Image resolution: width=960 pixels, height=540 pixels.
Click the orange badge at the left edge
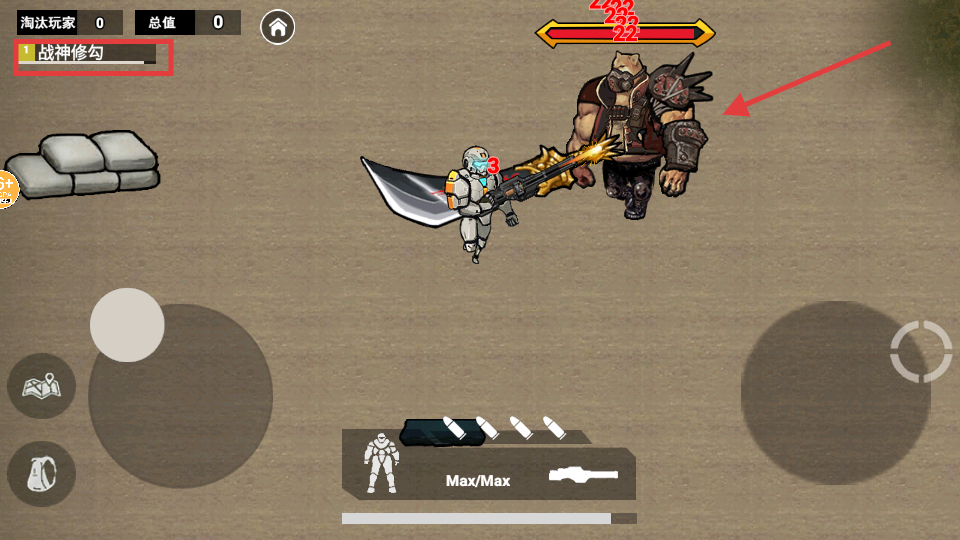click(x=6, y=188)
